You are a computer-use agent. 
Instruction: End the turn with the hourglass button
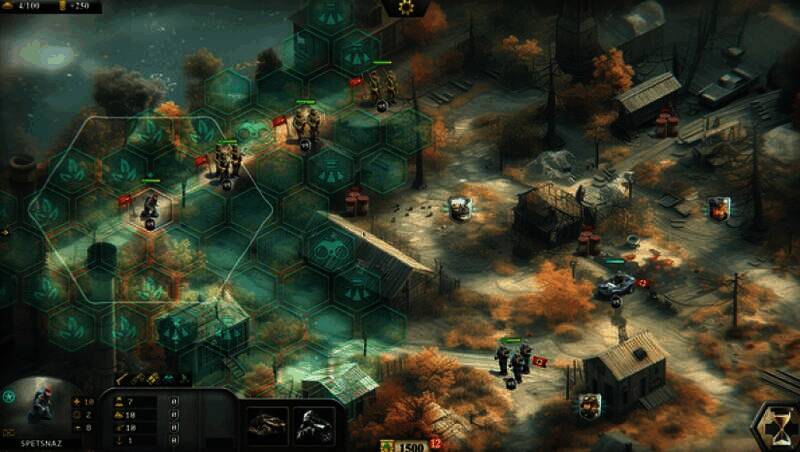776,427
